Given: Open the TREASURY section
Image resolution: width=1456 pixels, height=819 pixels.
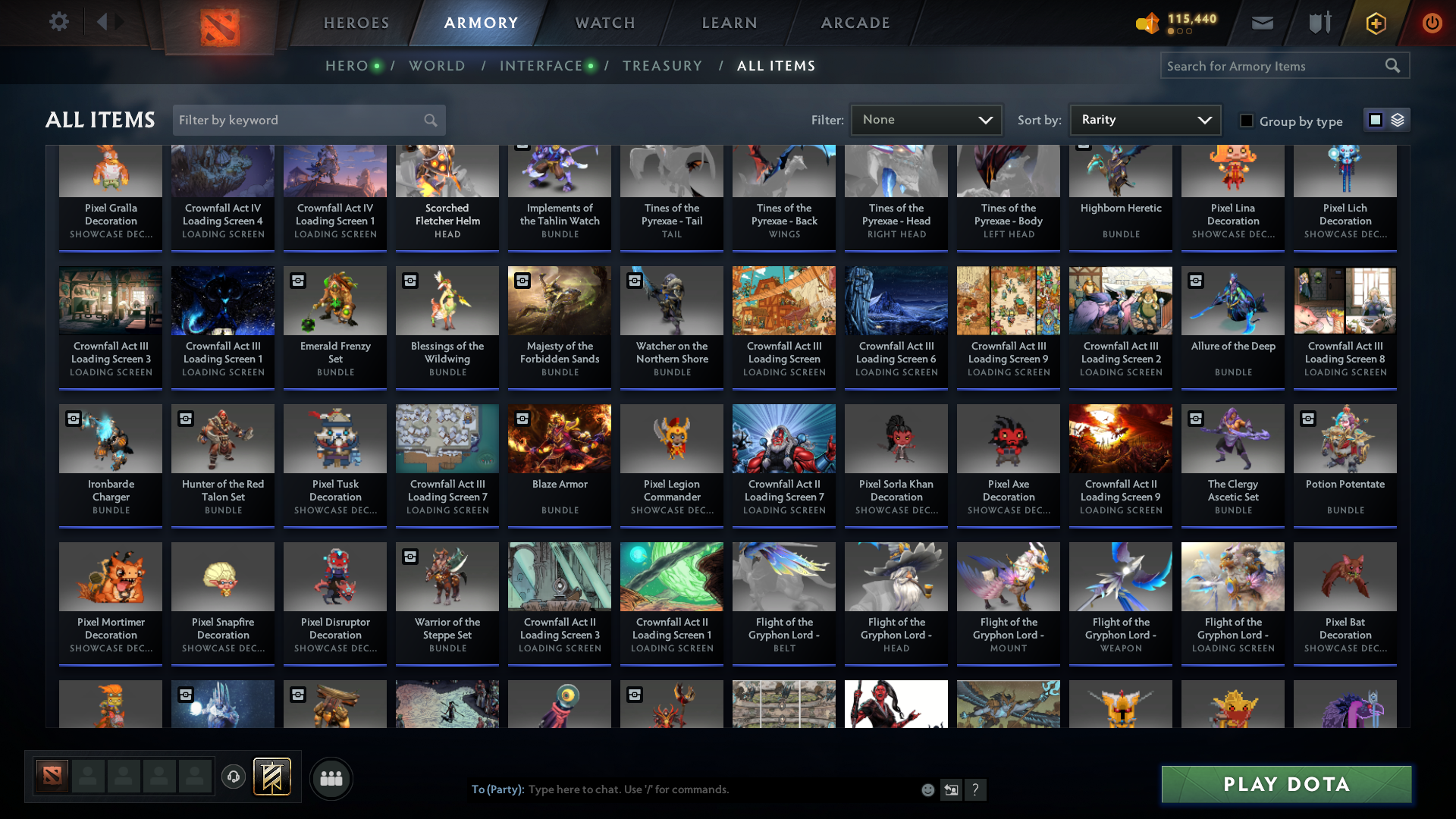Looking at the screenshot, I should click(x=662, y=66).
